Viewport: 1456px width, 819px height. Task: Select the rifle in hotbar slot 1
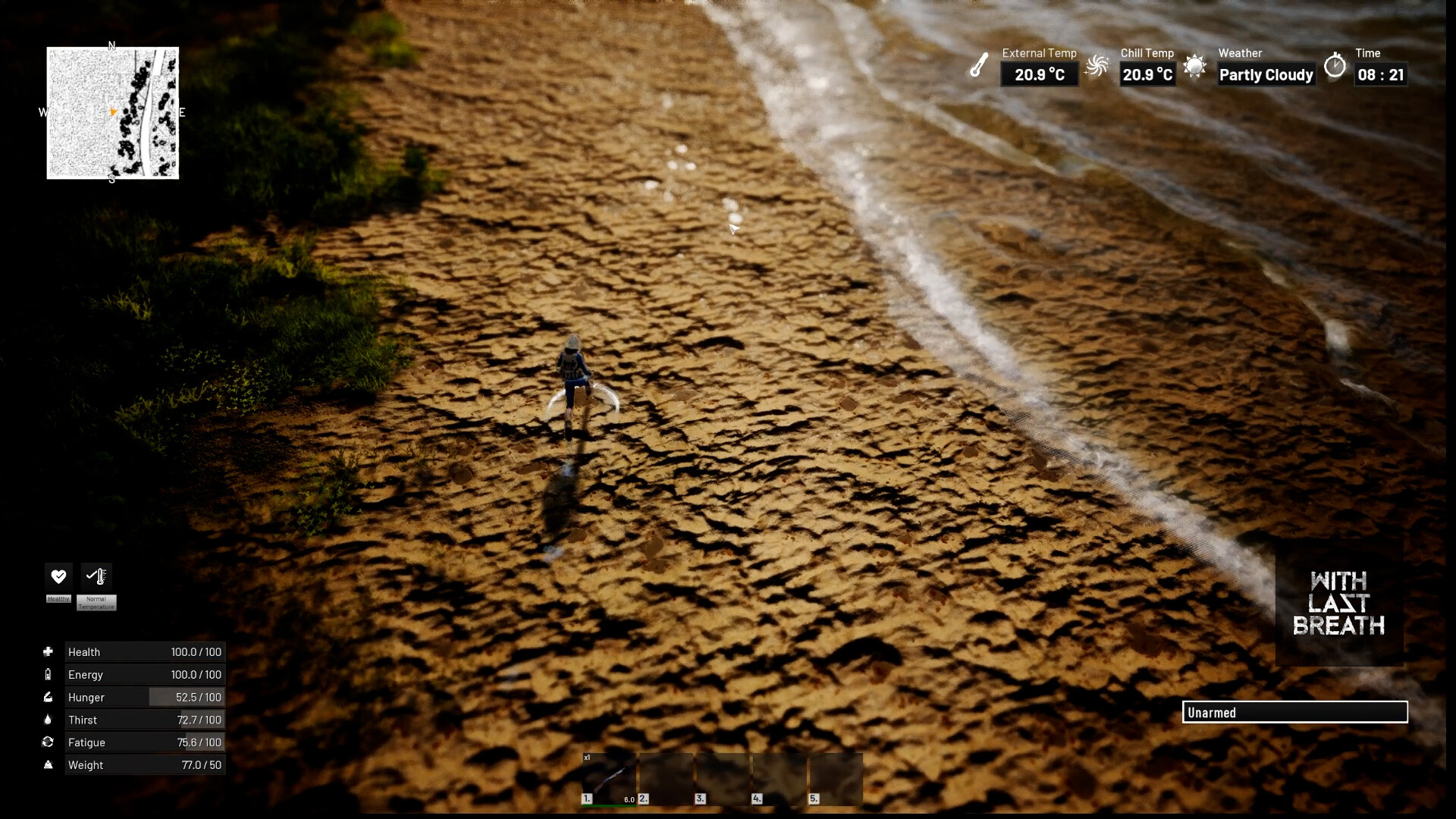tap(608, 777)
